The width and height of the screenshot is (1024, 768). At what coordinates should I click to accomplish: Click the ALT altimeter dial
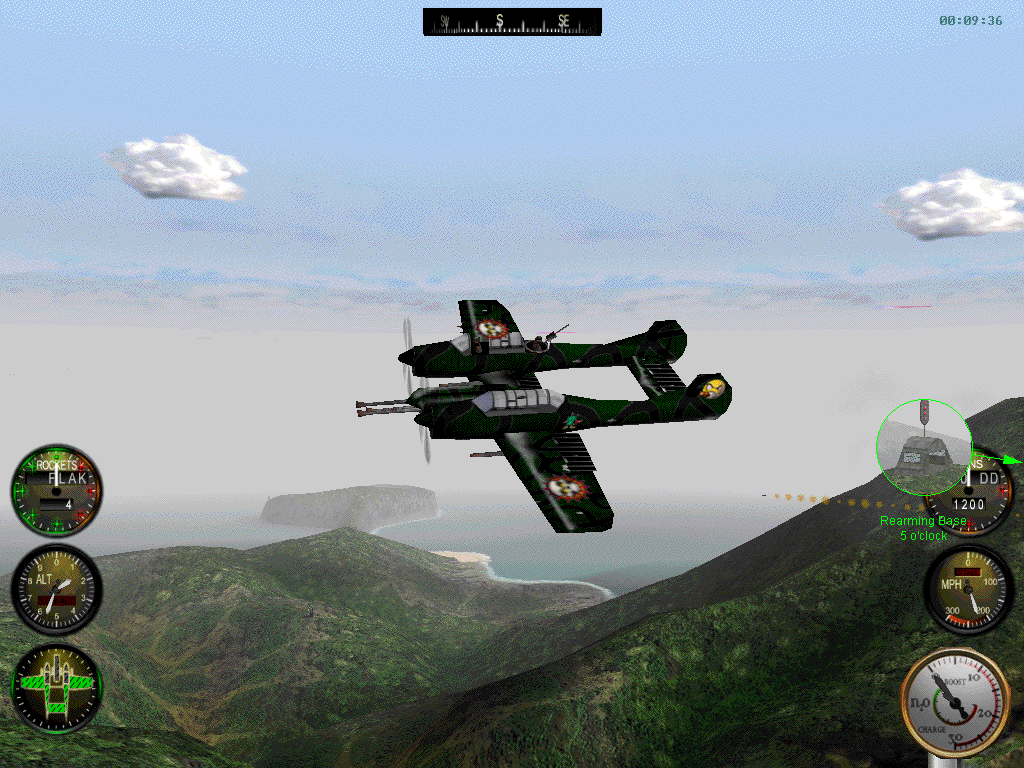coord(56,590)
